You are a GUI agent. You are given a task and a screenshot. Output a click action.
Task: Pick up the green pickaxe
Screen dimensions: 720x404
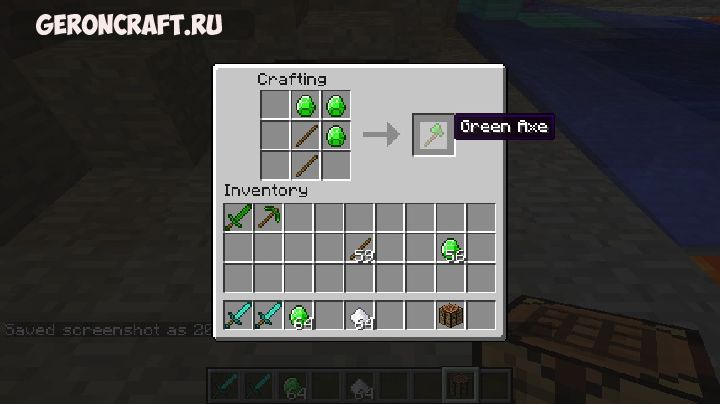click(268, 217)
